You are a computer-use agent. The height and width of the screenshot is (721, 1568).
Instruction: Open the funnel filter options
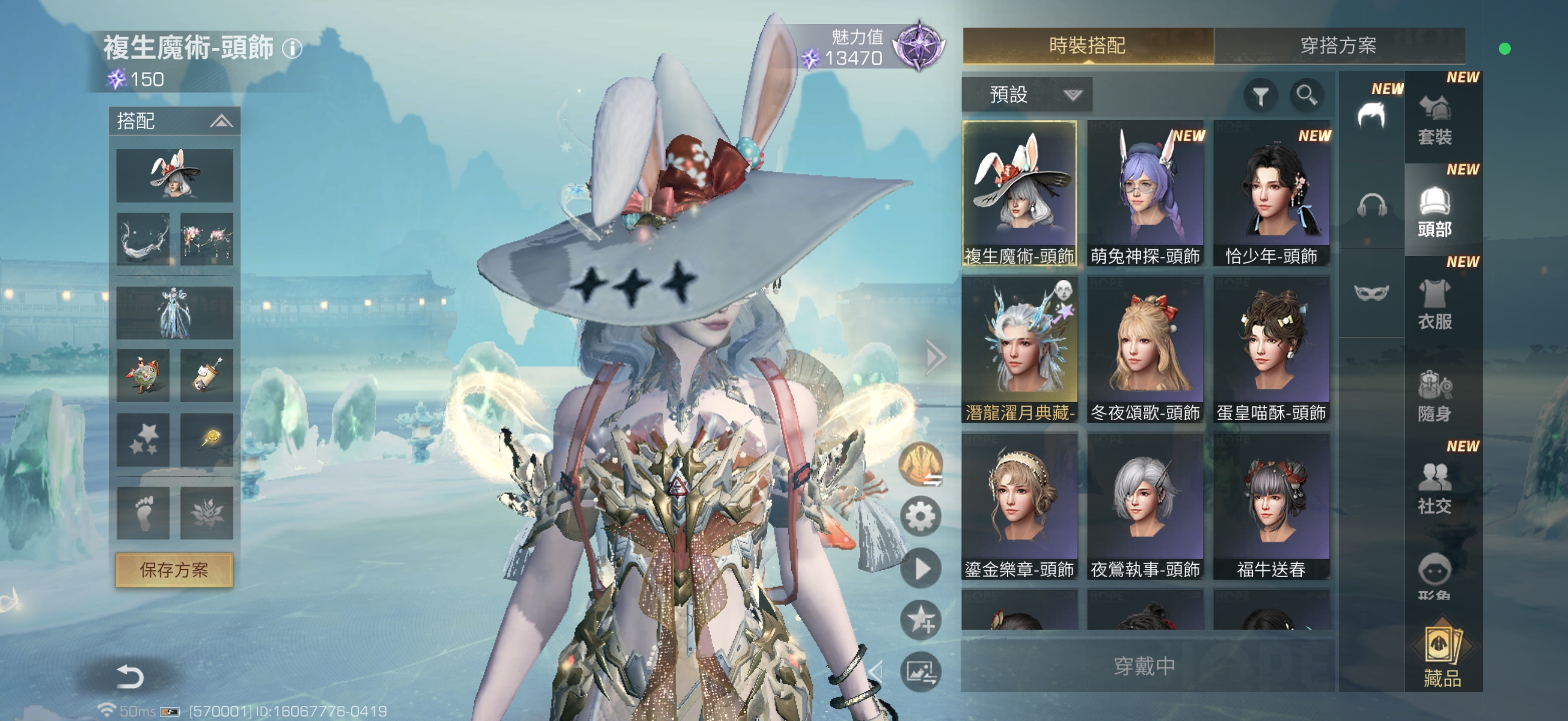1260,96
